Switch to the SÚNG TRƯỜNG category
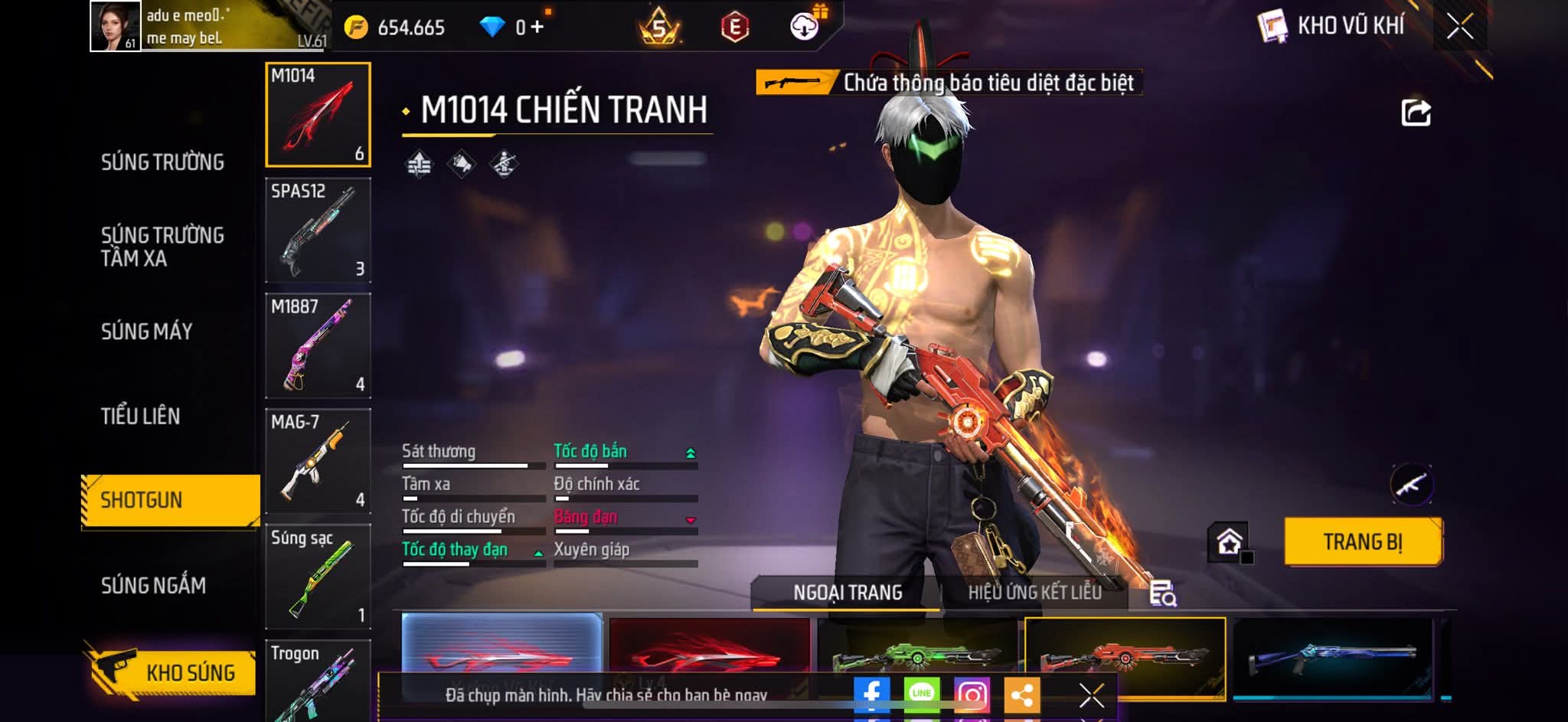Viewport: 1568px width, 722px height. (x=162, y=162)
